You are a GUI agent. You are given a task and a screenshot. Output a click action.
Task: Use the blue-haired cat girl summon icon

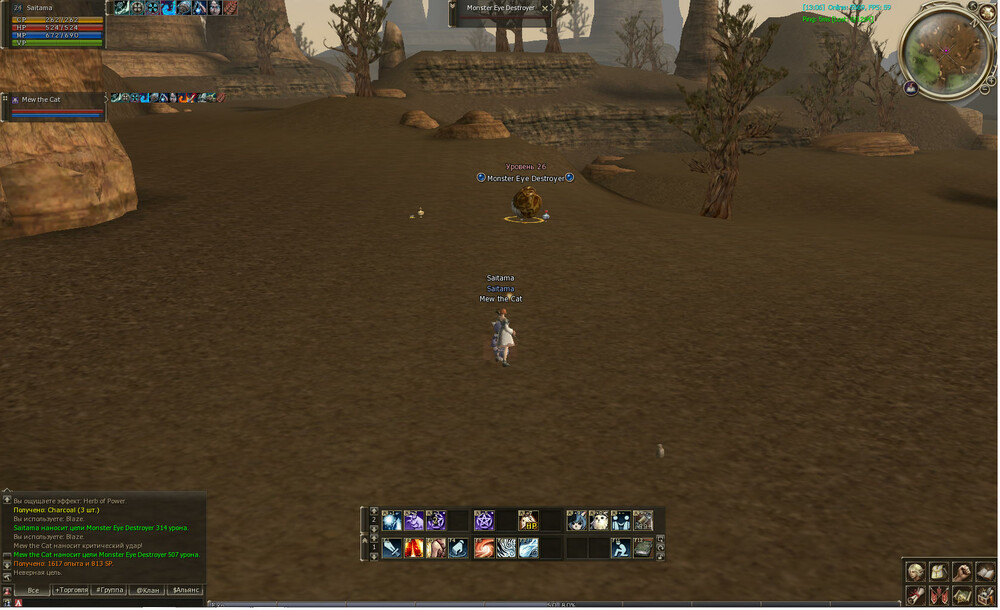click(577, 520)
